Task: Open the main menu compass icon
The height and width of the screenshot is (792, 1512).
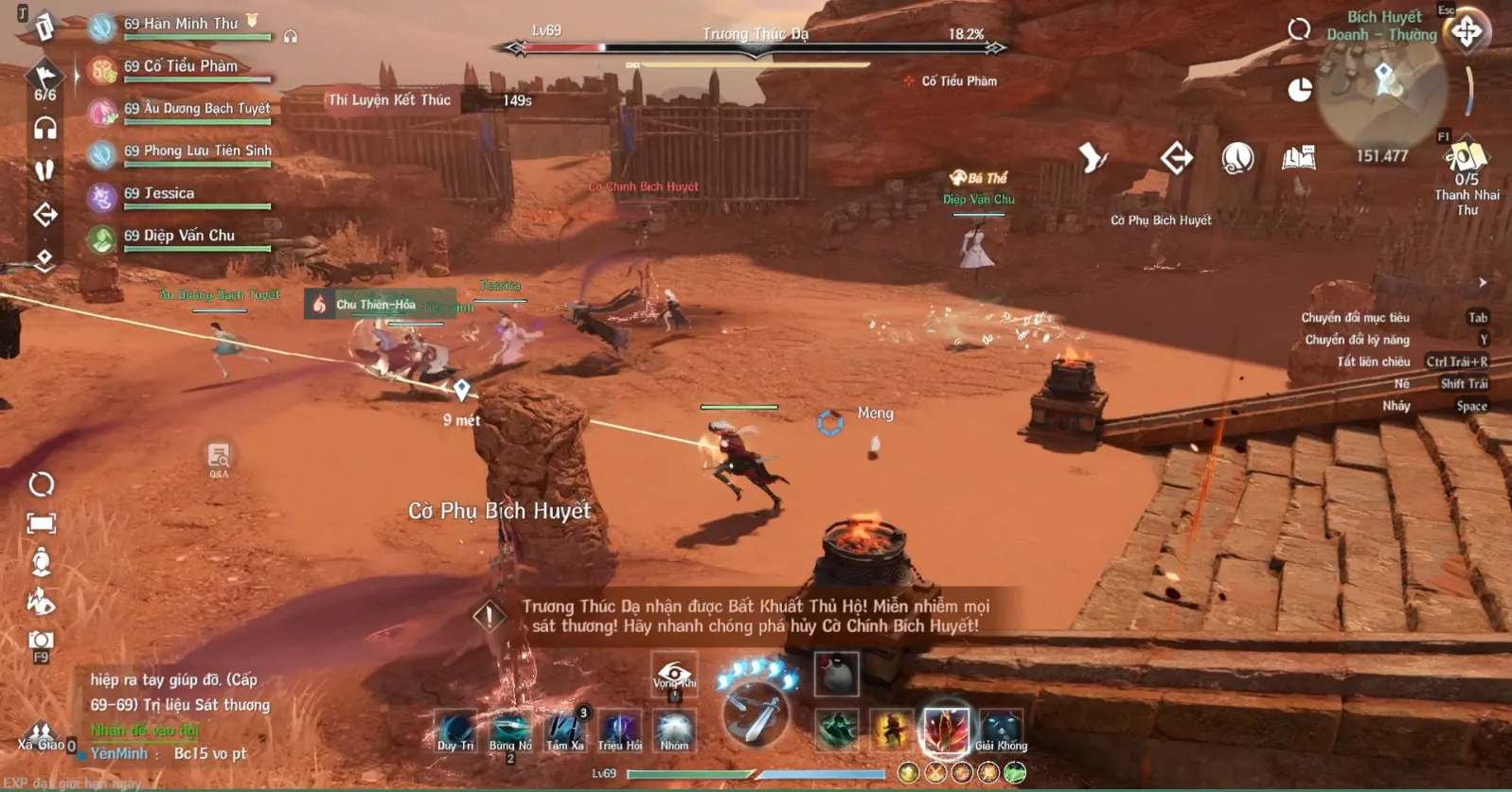Action: point(1468,31)
